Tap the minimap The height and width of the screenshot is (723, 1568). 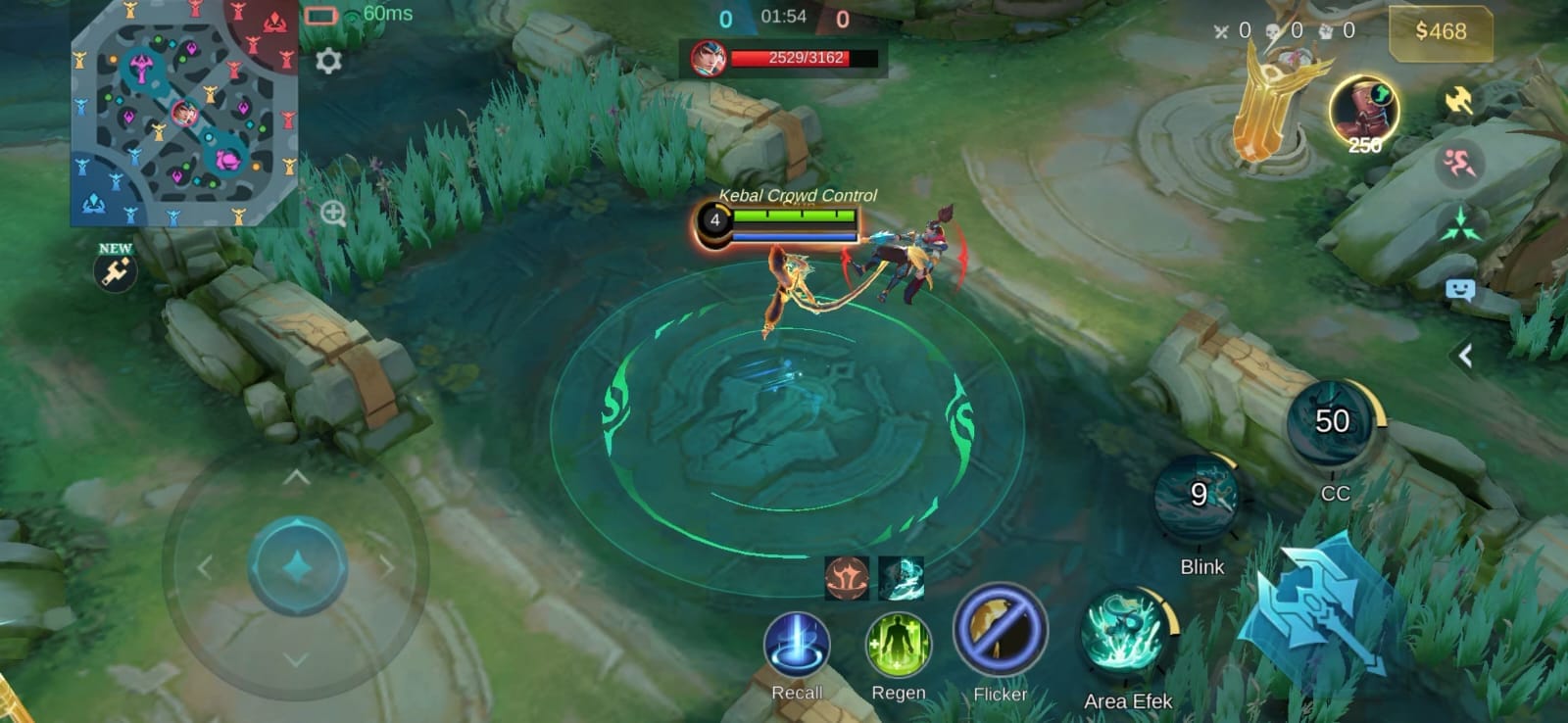coord(183,113)
